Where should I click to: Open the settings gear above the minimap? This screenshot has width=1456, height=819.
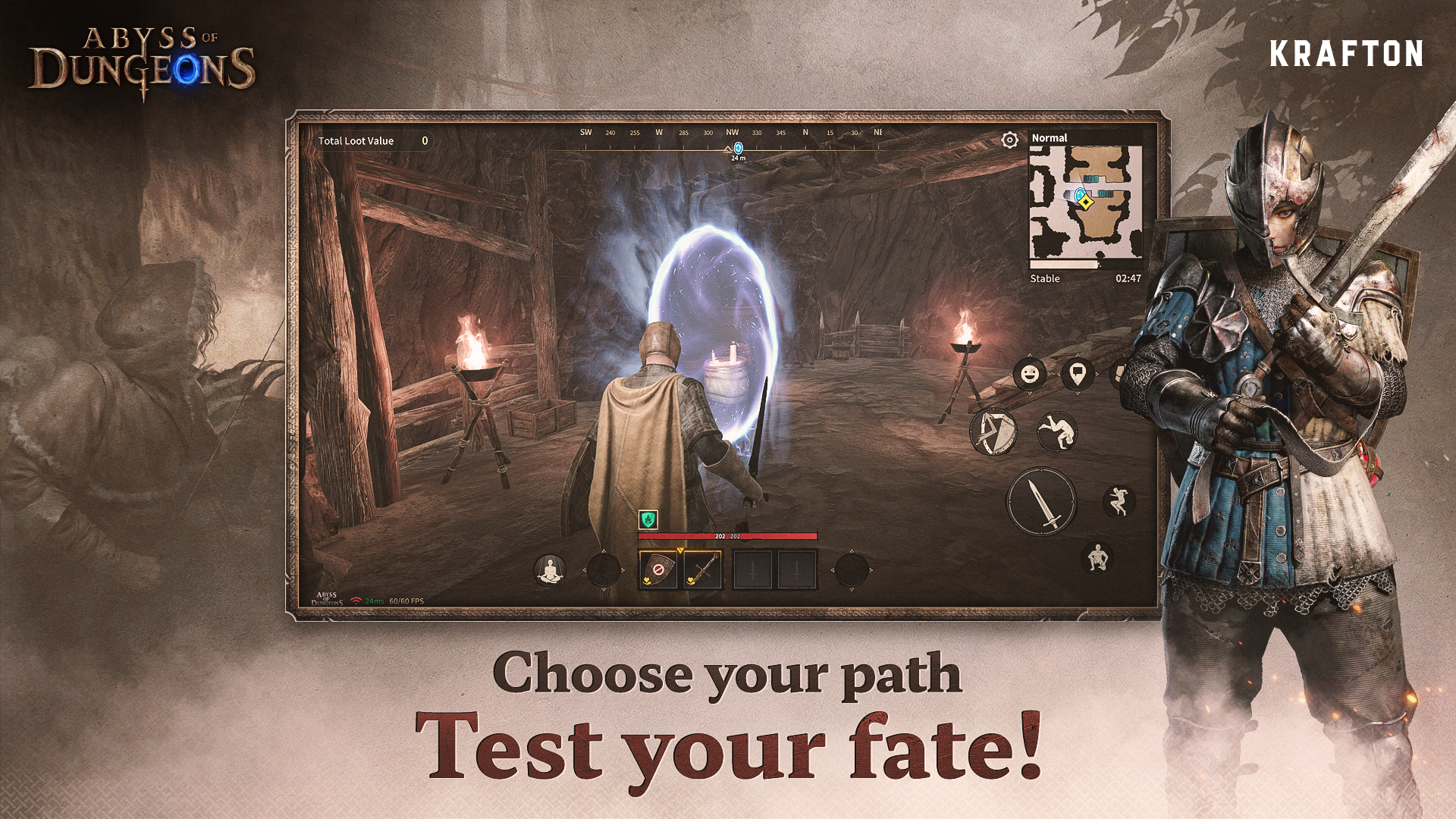pyautogui.click(x=1009, y=140)
